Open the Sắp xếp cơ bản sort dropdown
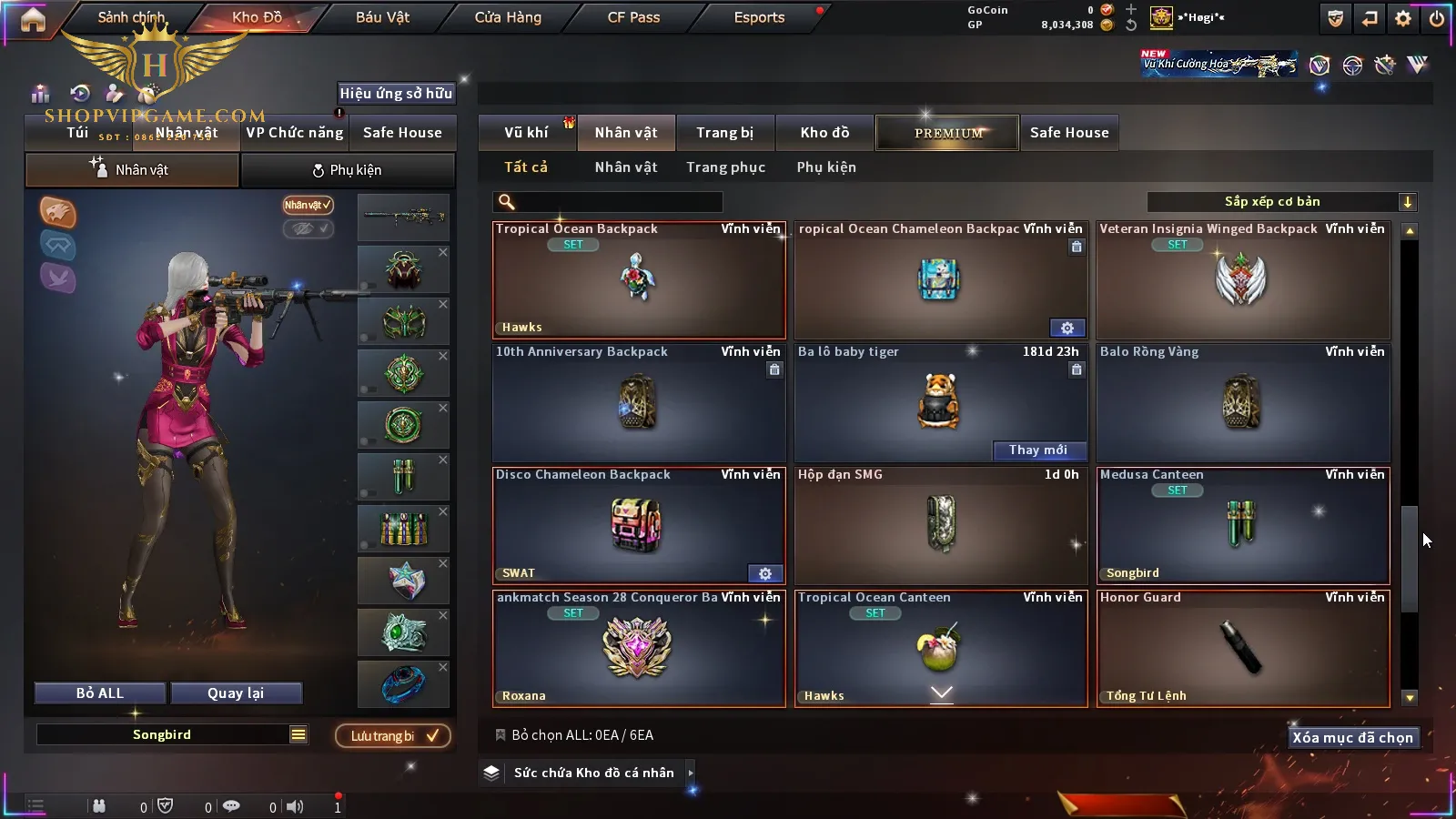Image resolution: width=1456 pixels, height=819 pixels. tap(1282, 202)
